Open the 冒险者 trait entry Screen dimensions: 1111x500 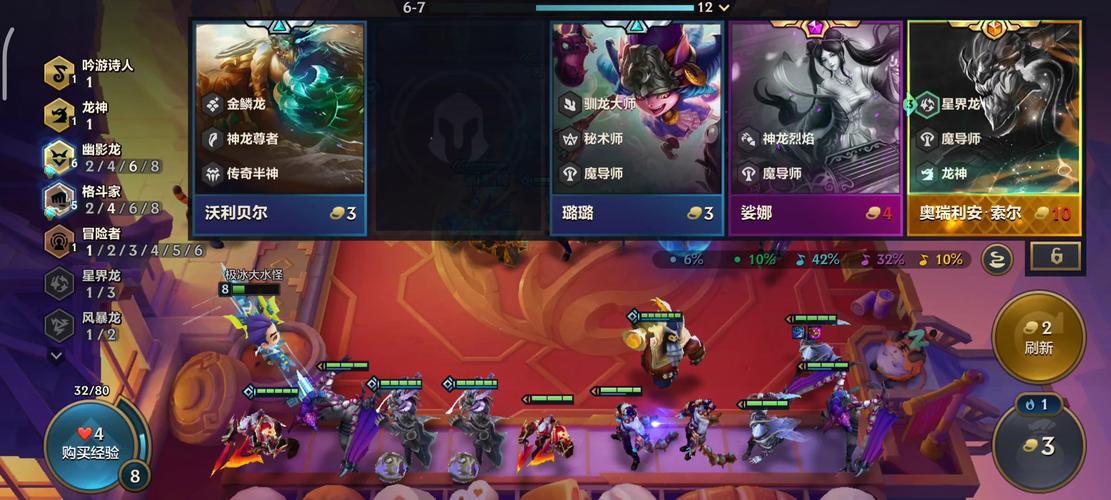coord(60,241)
